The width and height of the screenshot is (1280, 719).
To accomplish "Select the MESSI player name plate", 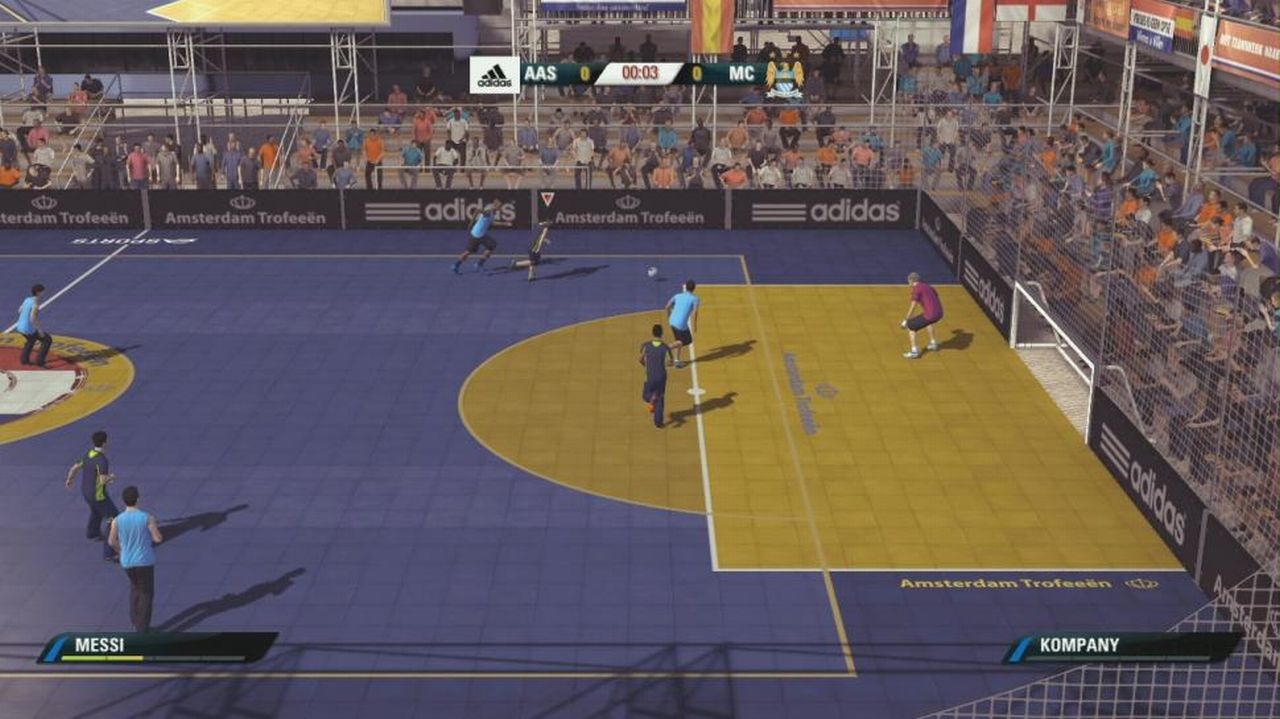I will point(157,647).
